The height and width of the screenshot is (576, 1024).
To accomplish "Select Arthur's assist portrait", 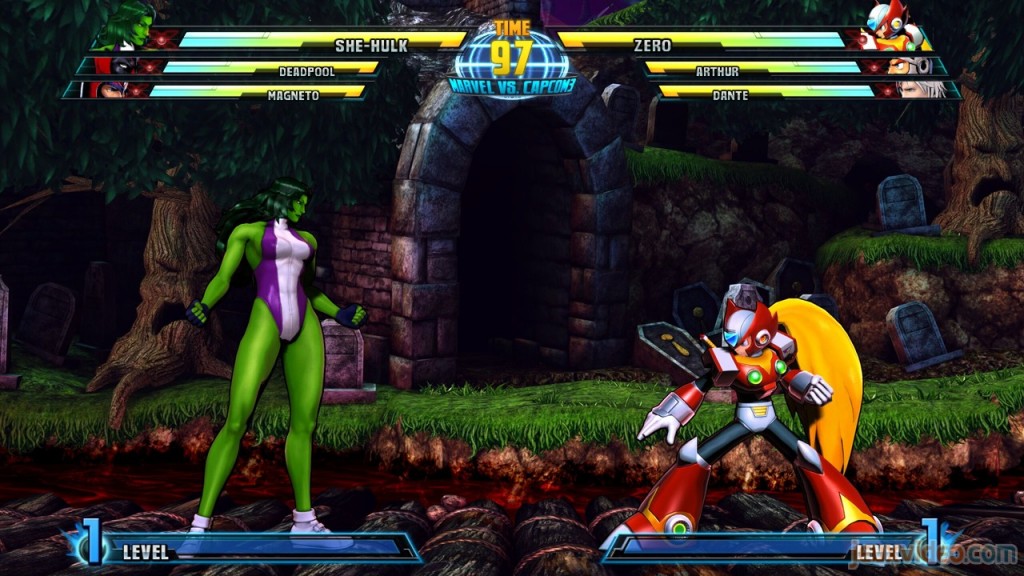I will [x=905, y=67].
